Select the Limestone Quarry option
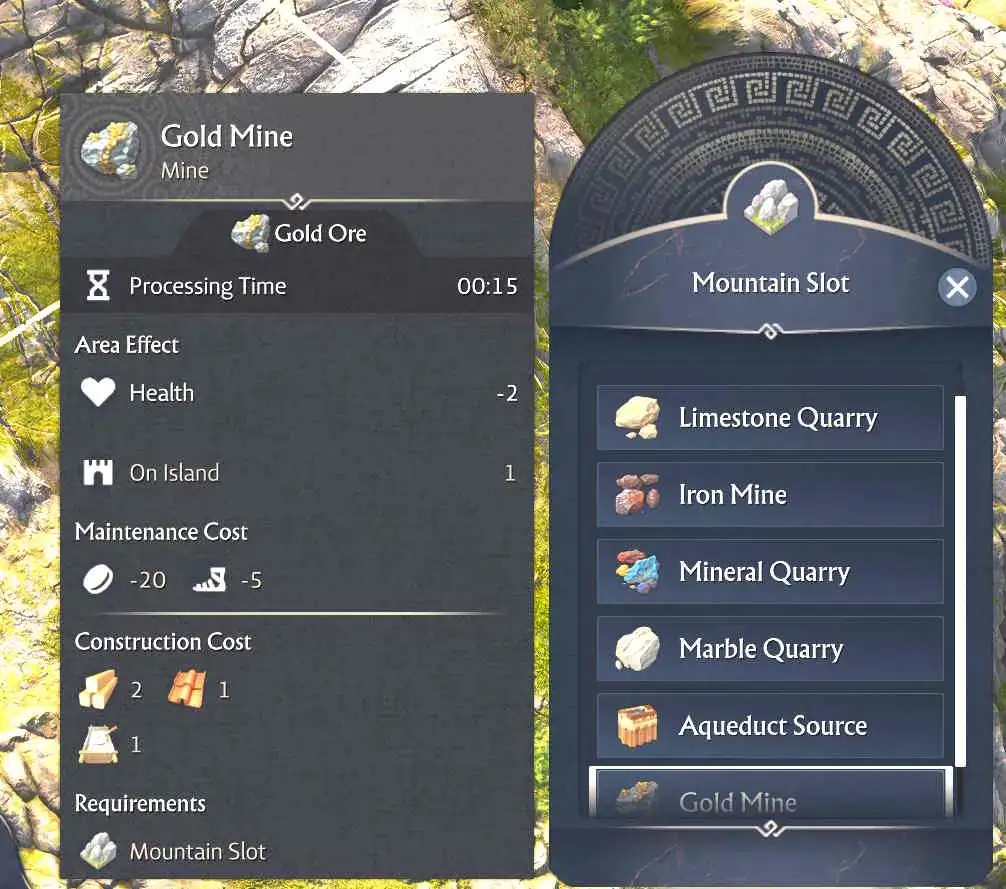This screenshot has width=1006, height=889. (769, 418)
